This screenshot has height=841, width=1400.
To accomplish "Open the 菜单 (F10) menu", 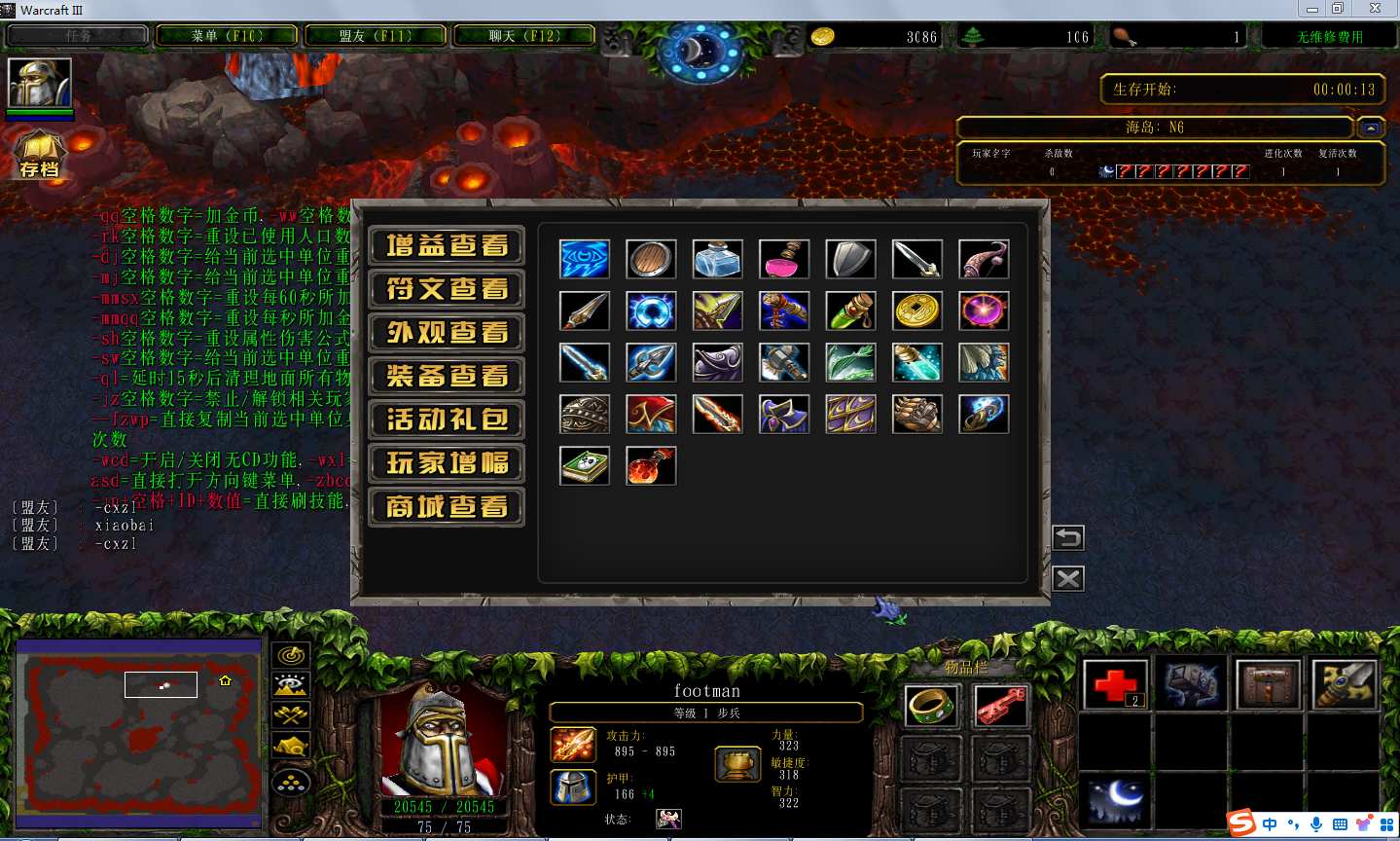I will pos(227,36).
